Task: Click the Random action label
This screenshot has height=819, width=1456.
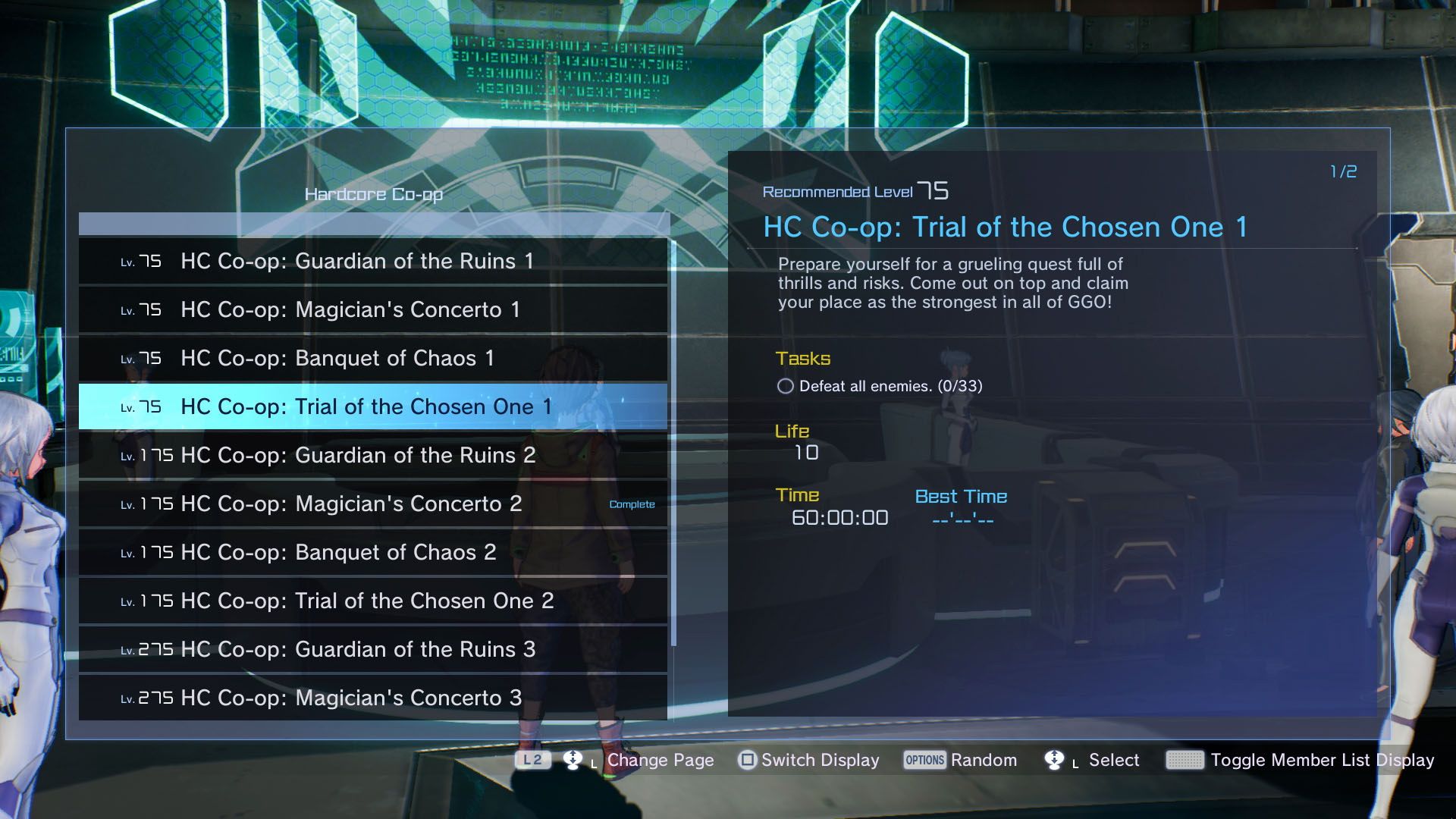Action: click(x=985, y=760)
